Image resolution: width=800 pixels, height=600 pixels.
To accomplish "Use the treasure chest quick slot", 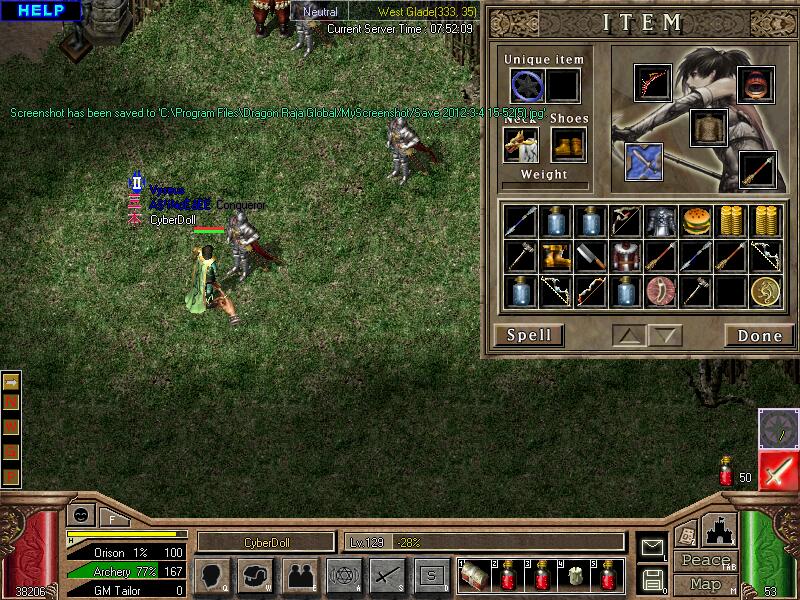I will (x=476, y=575).
